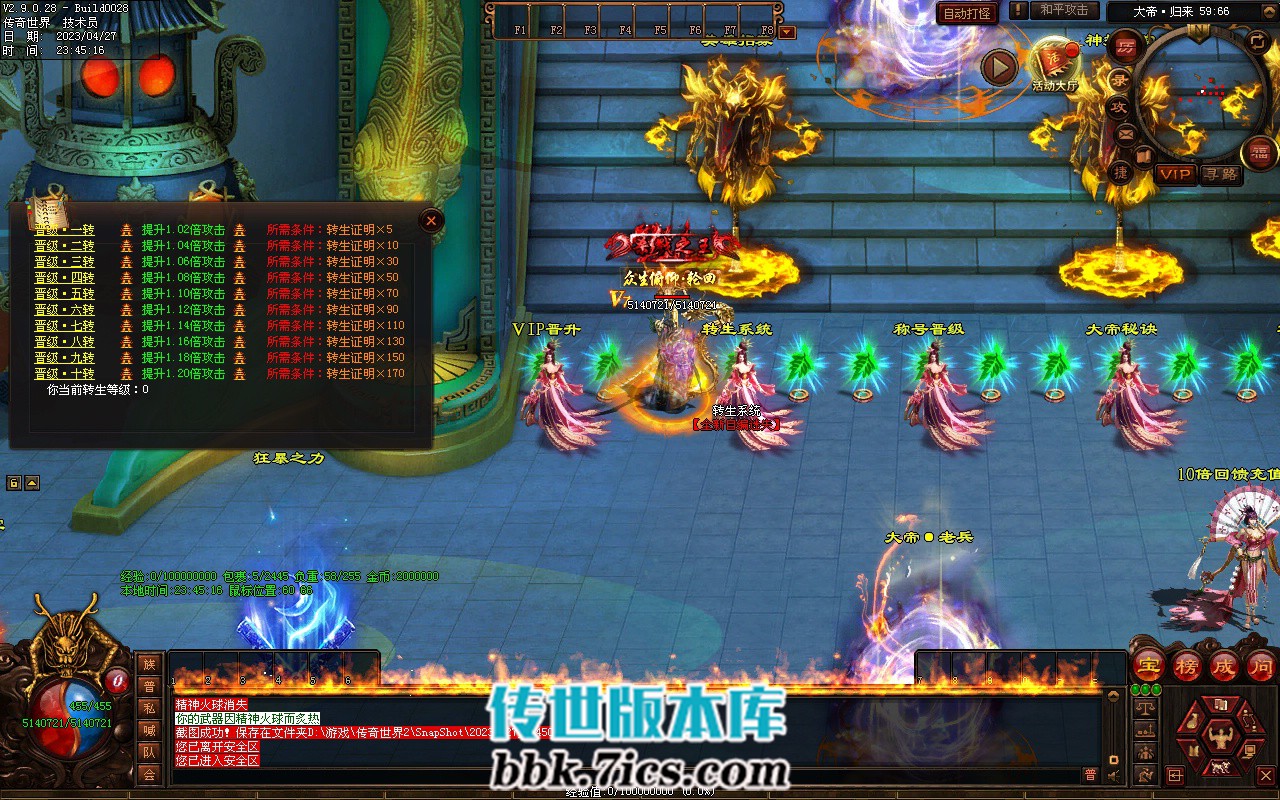Open the 活动大厅 event hall
This screenshot has width=1280, height=800.
pyautogui.click(x=1055, y=62)
